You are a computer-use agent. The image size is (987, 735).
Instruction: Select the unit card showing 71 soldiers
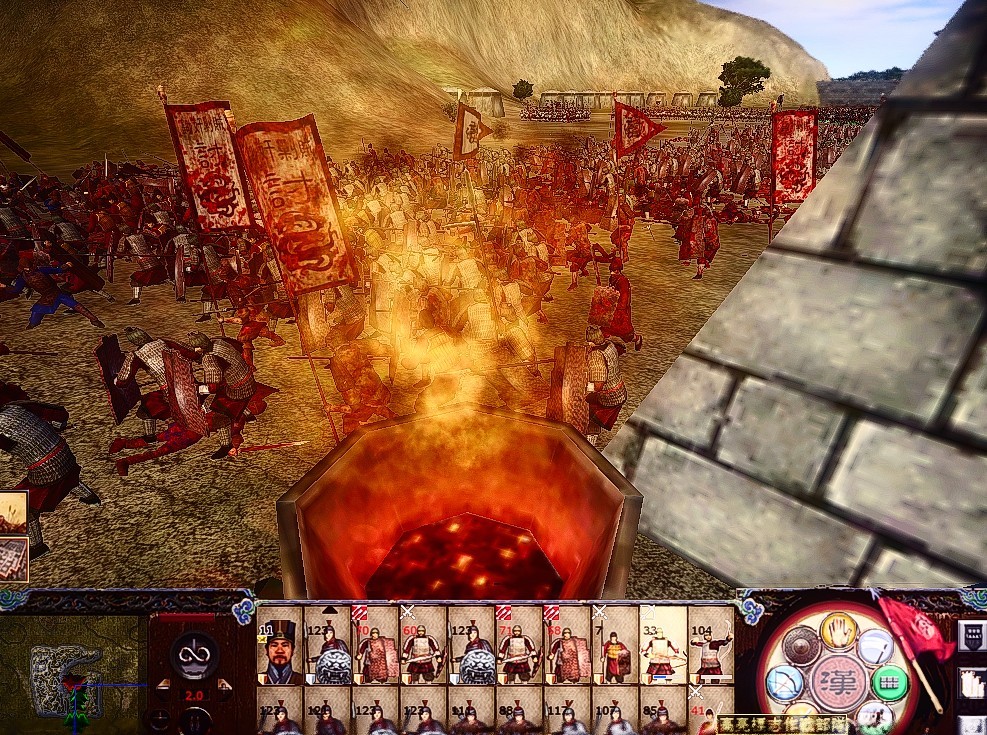(x=520, y=647)
